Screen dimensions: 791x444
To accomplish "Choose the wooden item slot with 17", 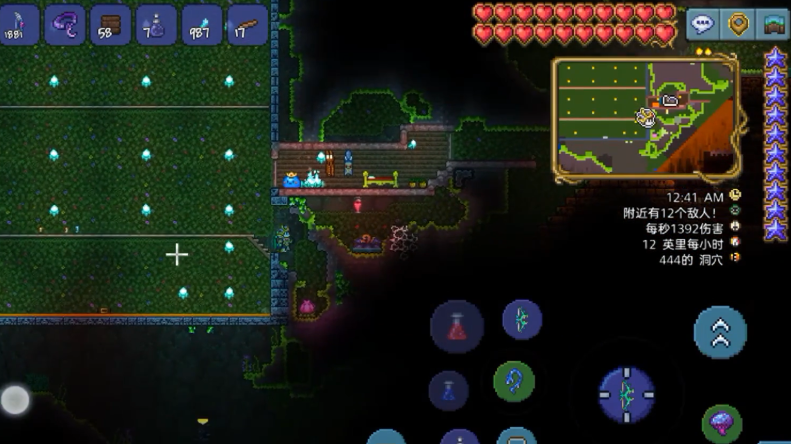I will [x=247, y=25].
